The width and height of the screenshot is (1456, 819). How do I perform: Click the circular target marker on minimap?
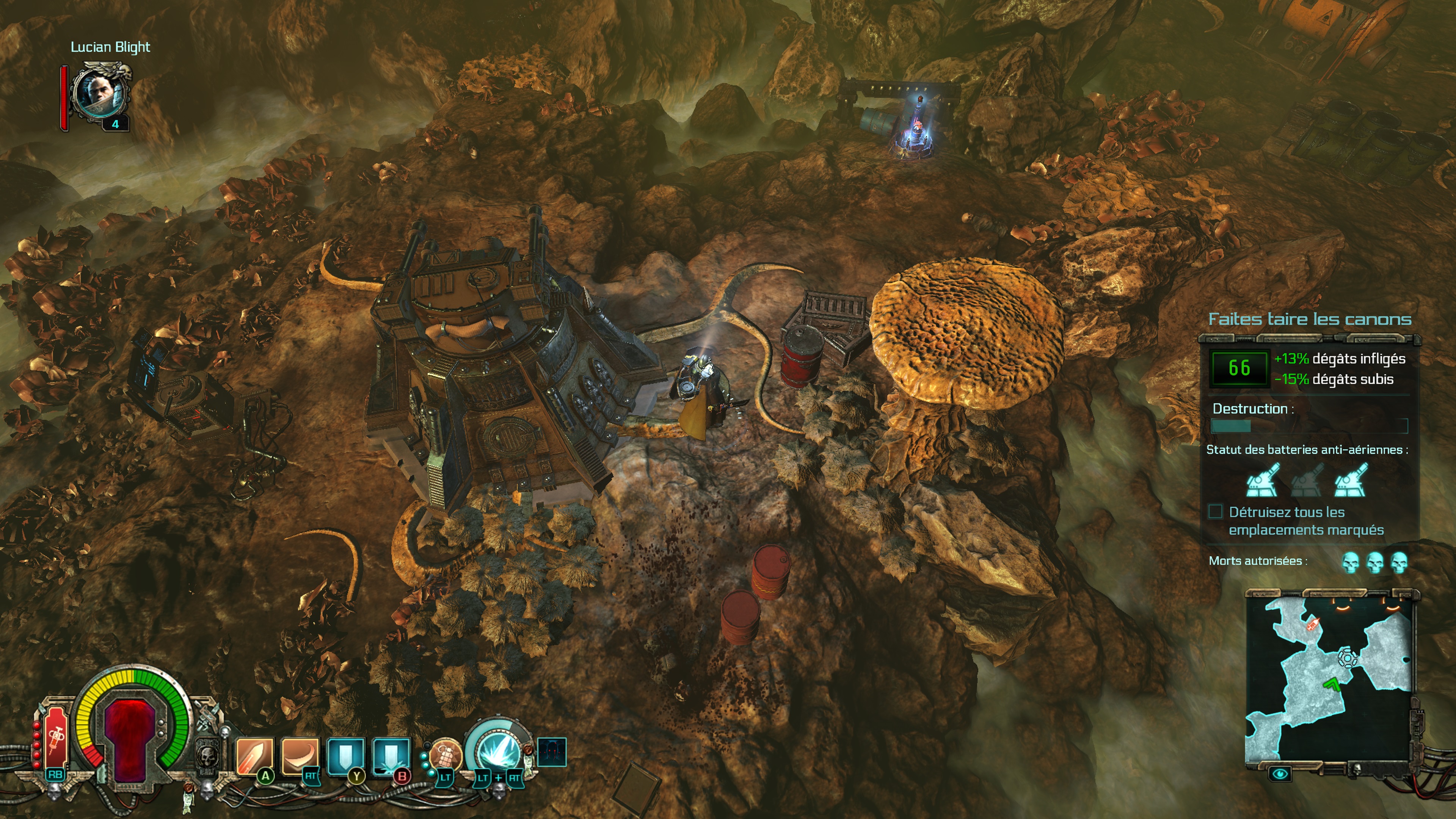coord(1348,658)
